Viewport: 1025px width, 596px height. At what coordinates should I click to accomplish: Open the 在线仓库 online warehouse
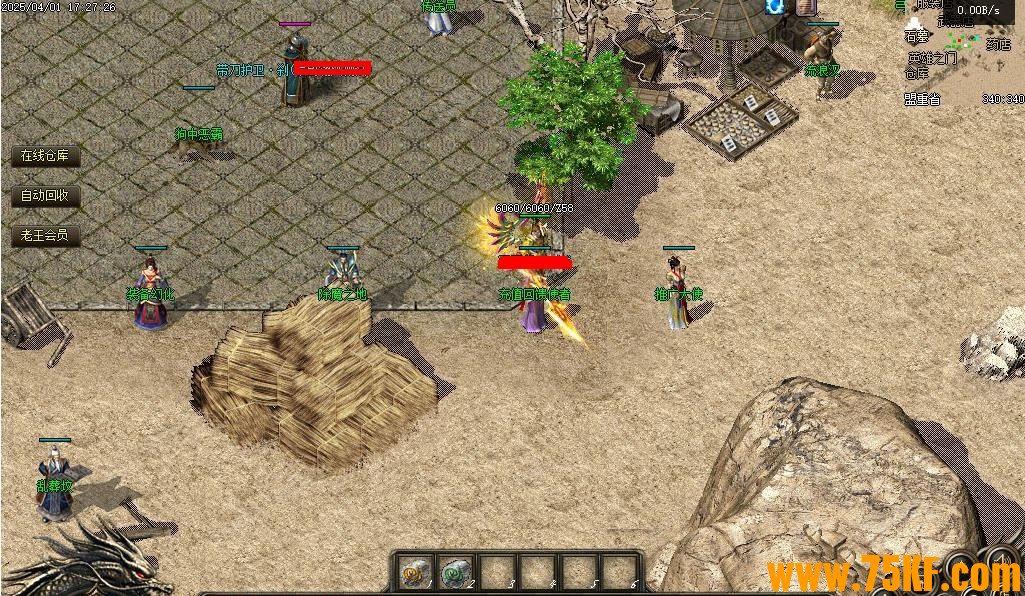pyautogui.click(x=45, y=156)
